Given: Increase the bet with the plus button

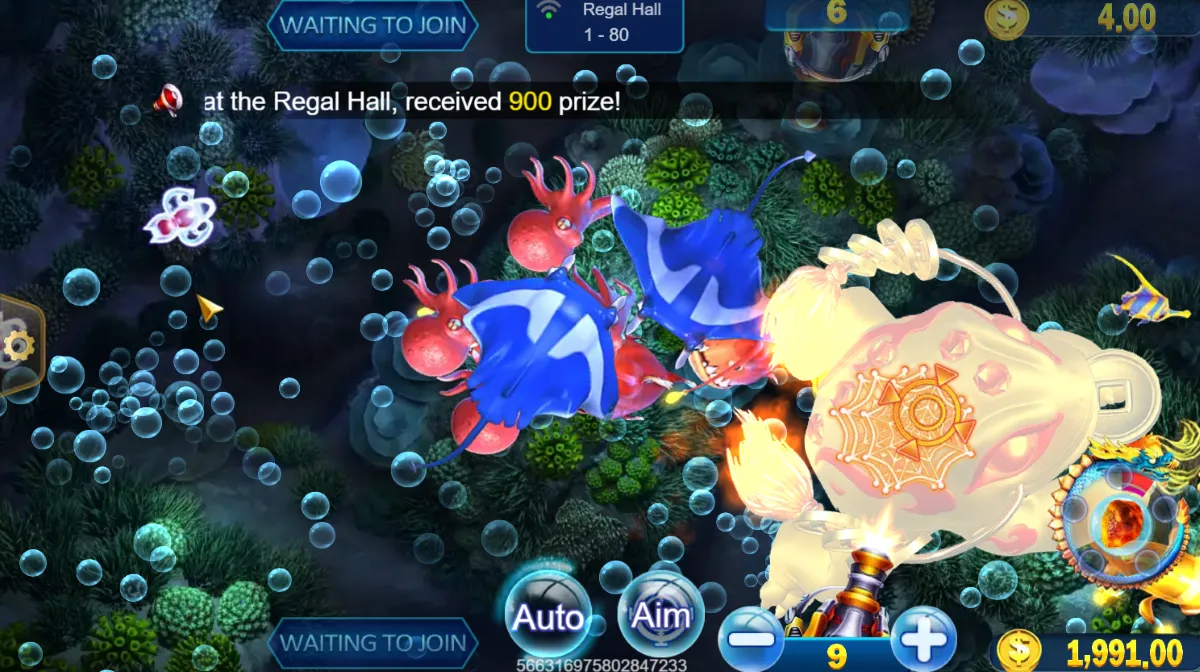Looking at the screenshot, I should 922,638.
